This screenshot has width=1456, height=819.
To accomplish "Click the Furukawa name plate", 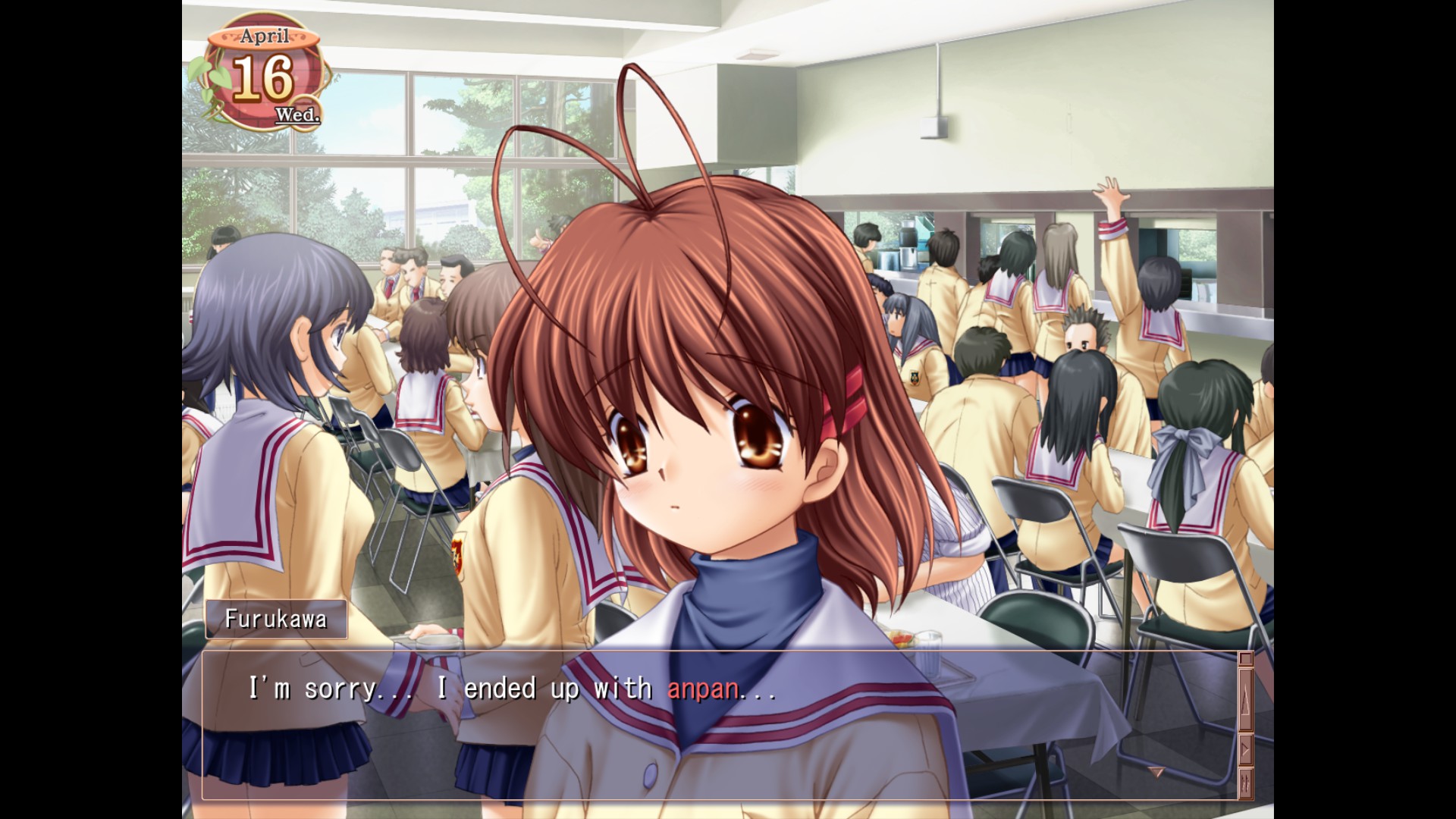I will click(276, 619).
